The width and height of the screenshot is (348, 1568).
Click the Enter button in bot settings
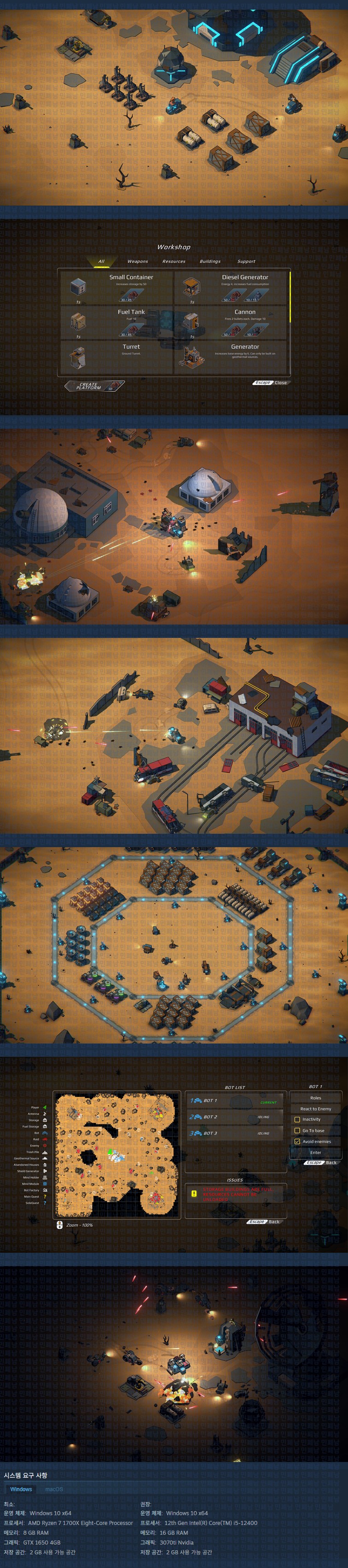coord(315,1152)
